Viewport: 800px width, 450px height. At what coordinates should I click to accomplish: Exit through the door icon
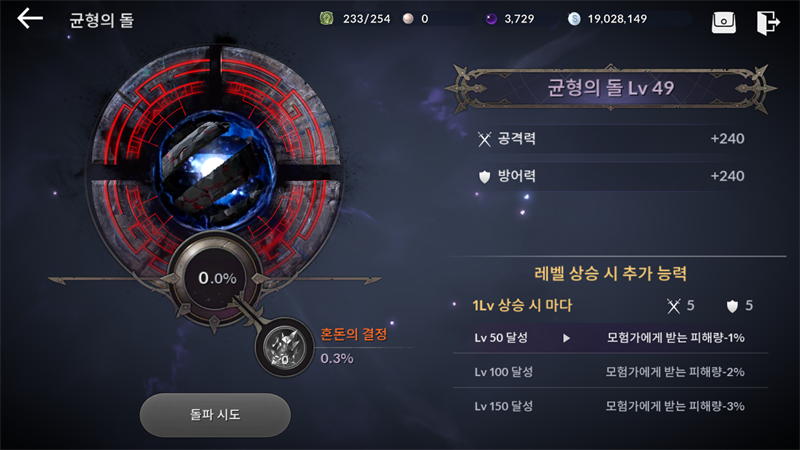point(768,20)
